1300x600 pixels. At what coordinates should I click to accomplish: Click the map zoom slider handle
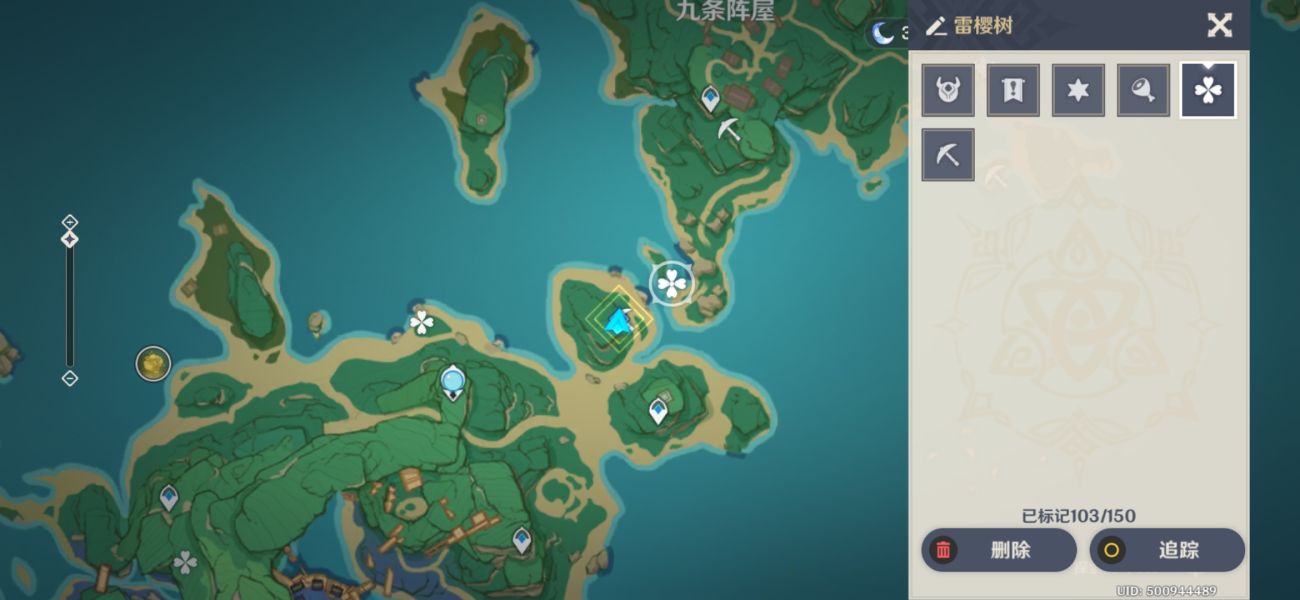(70, 239)
